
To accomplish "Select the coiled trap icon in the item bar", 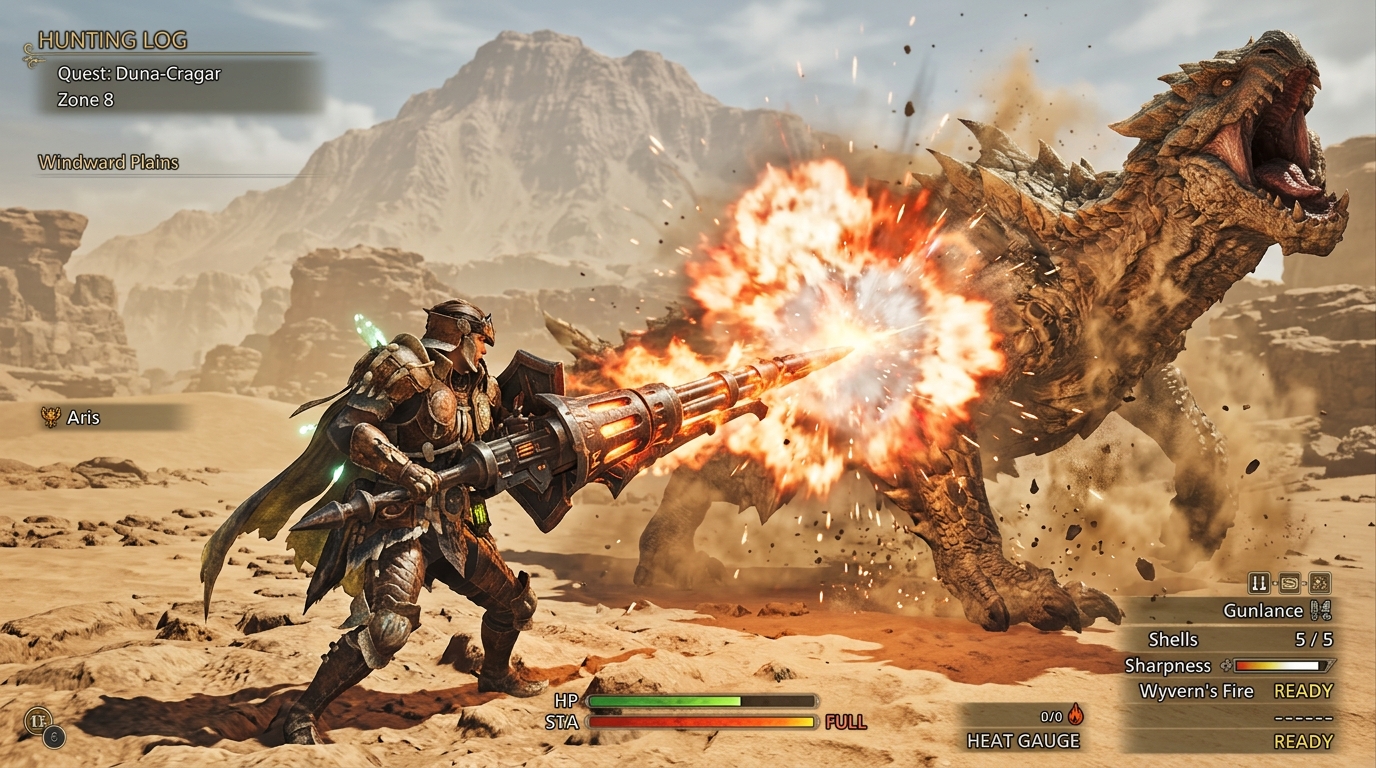I will [x=1289, y=581].
